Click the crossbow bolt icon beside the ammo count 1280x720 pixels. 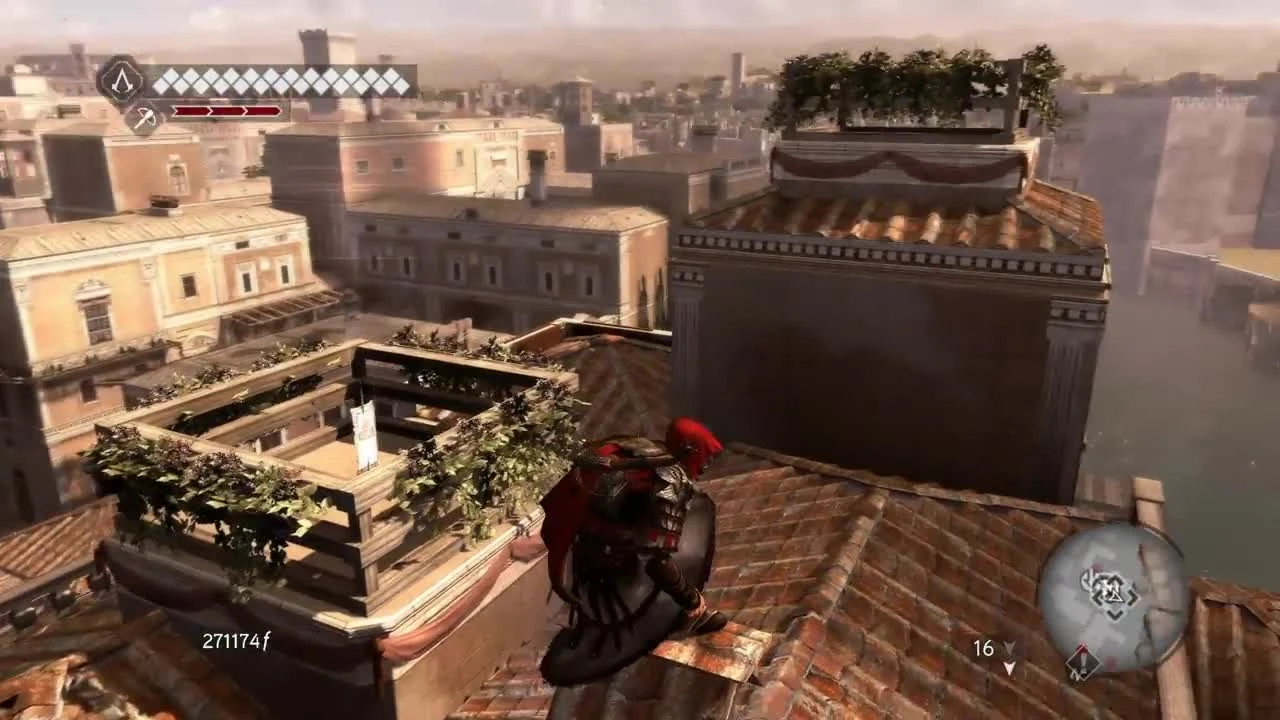(x=1009, y=647)
